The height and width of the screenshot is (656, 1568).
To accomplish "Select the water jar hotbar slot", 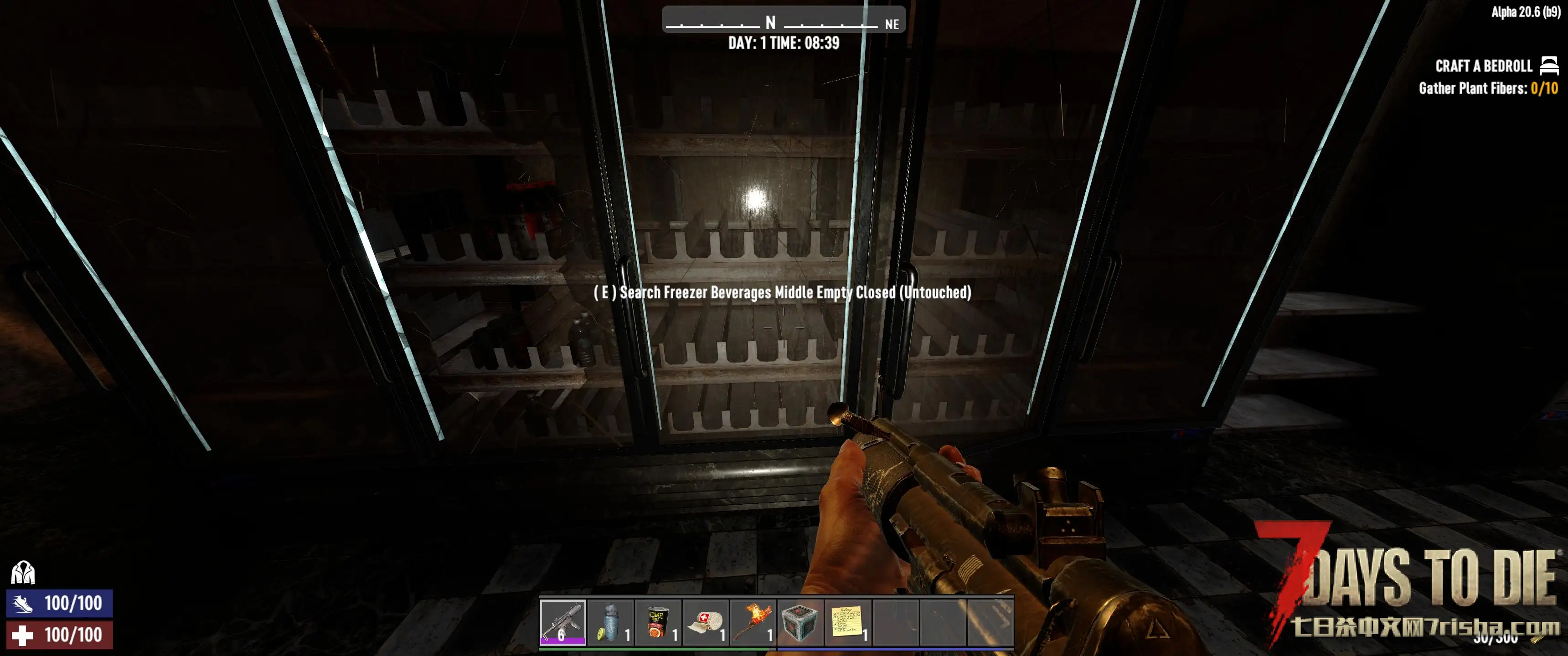I will tap(610, 622).
